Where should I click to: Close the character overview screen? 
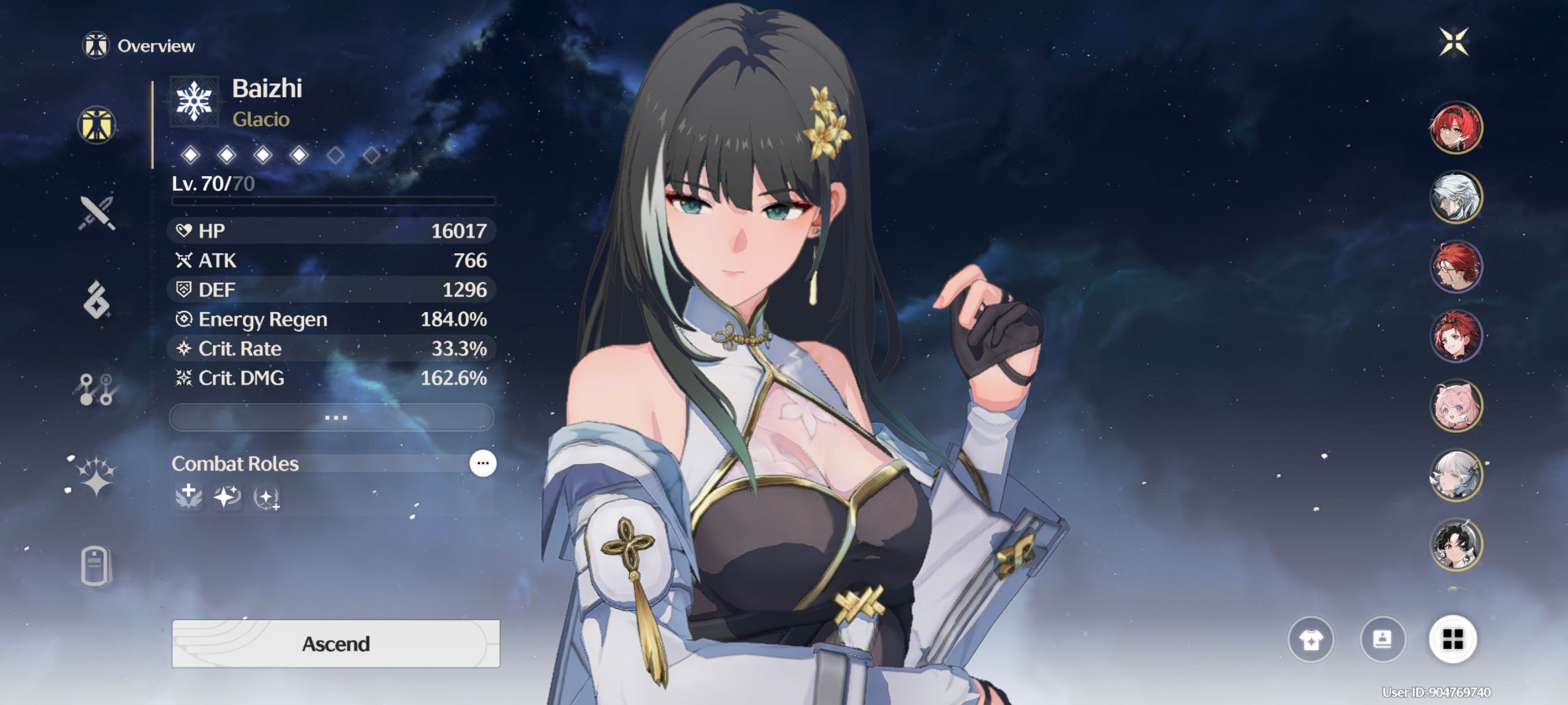(1454, 42)
